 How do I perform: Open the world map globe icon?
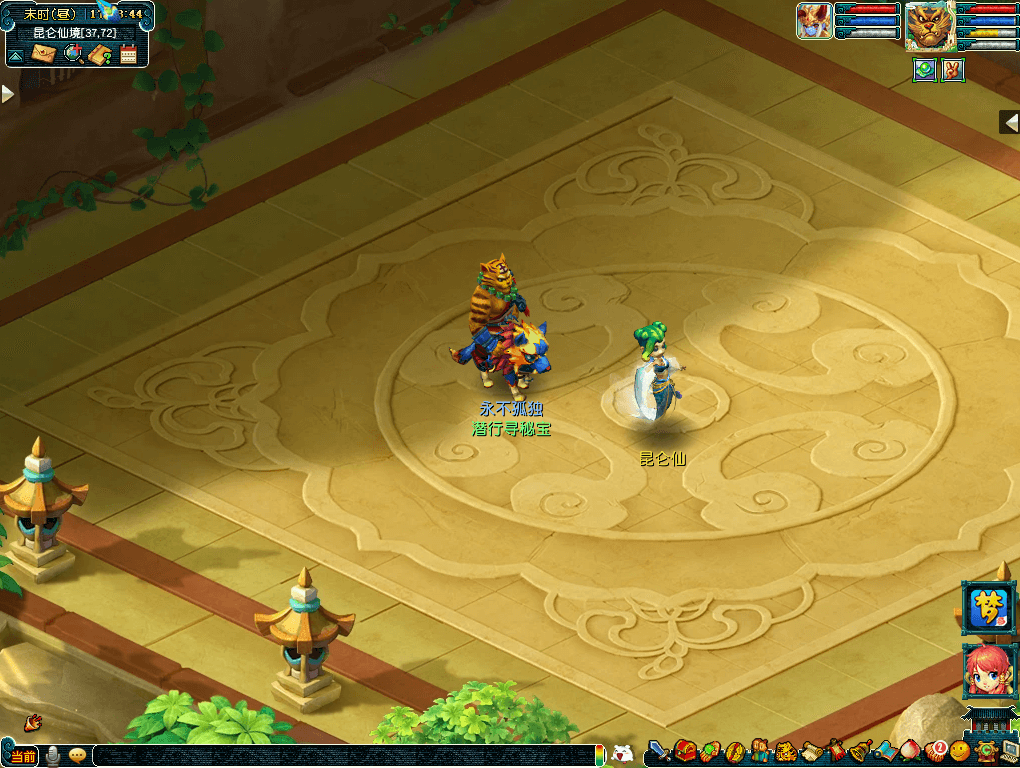point(72,54)
